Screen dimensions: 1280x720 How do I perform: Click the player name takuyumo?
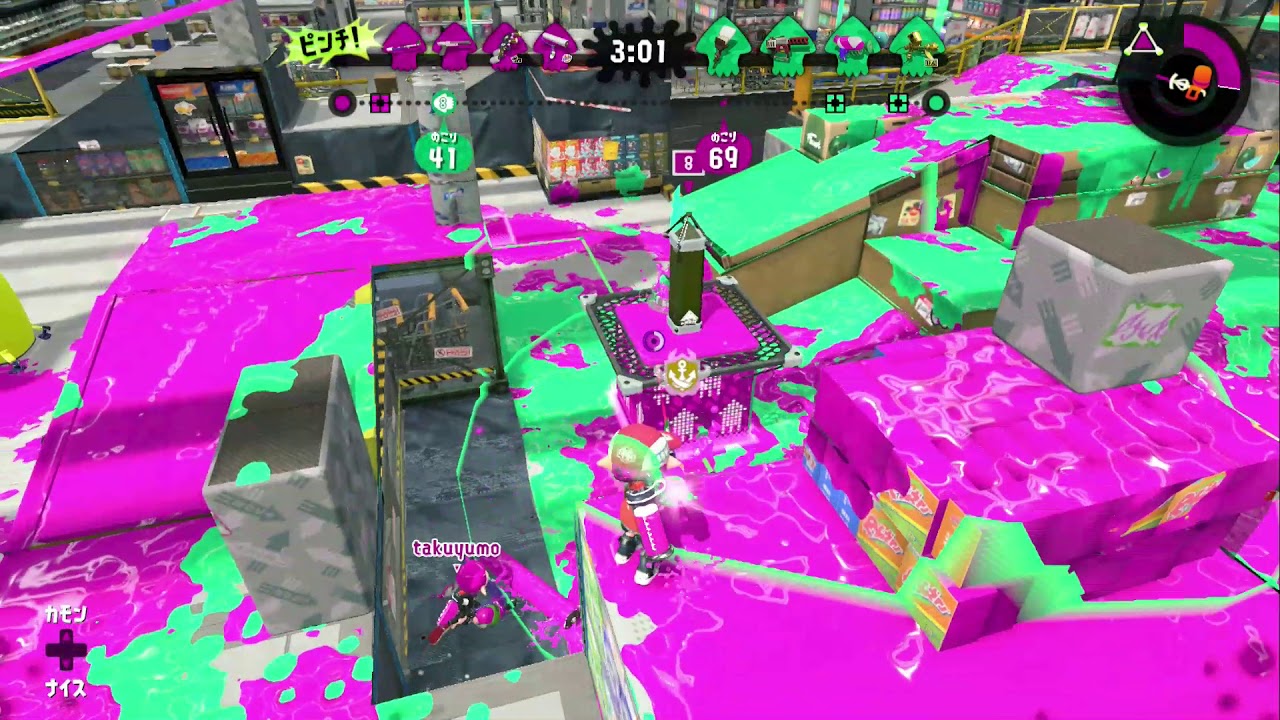click(x=456, y=548)
